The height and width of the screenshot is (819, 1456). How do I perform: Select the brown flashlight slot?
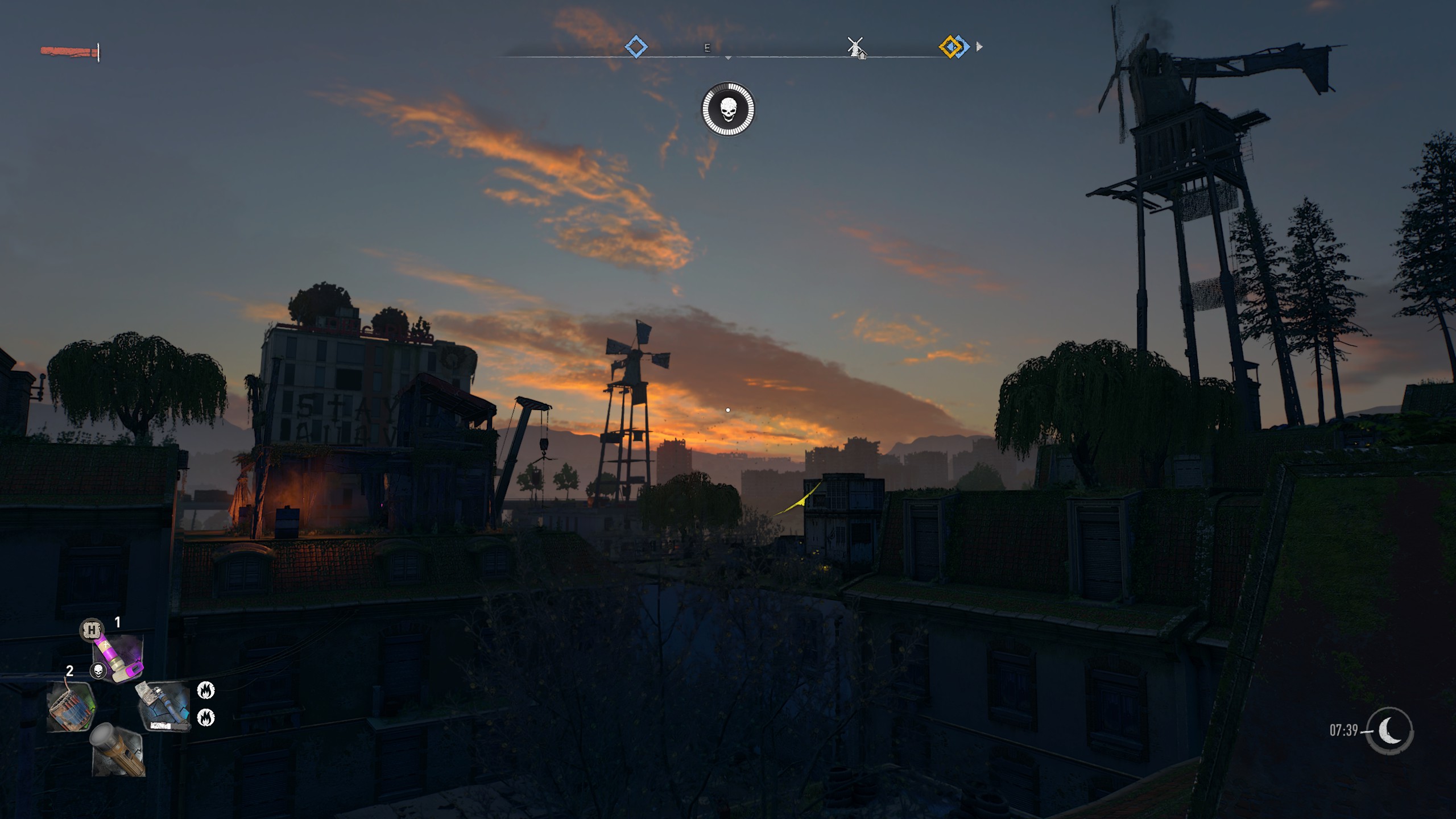118,750
